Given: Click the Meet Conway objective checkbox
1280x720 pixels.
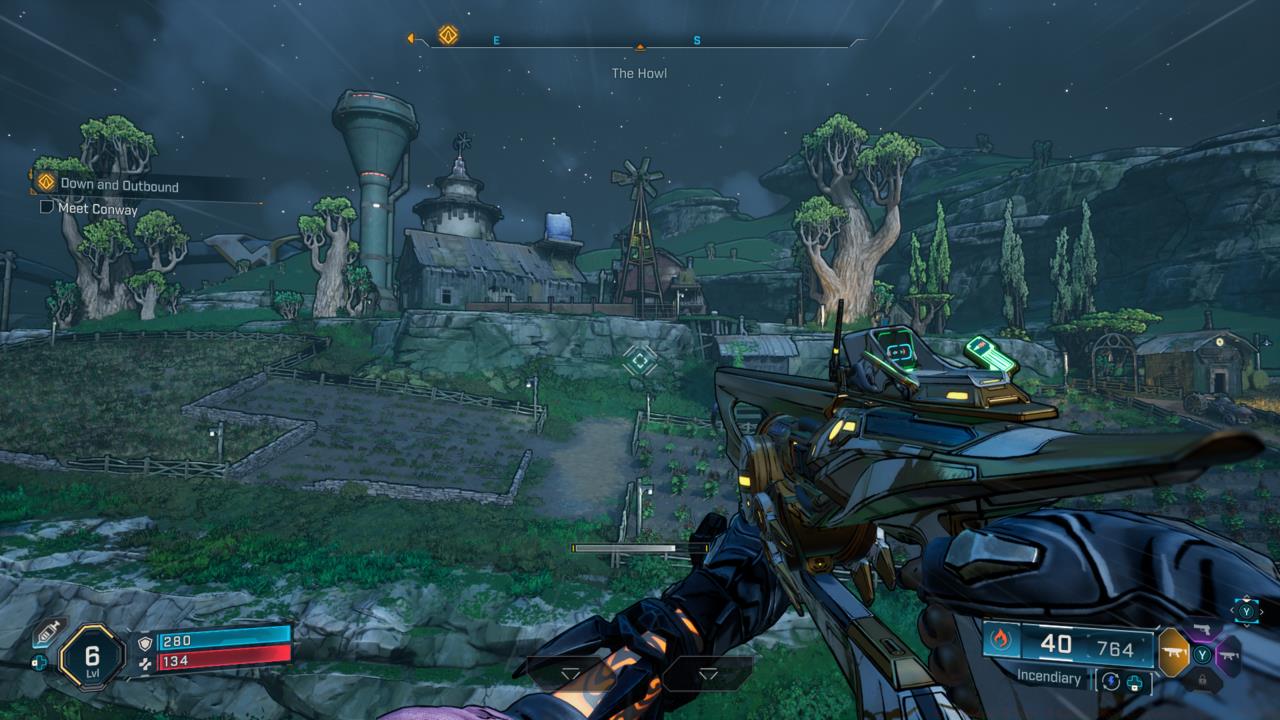Looking at the screenshot, I should coord(46,208).
